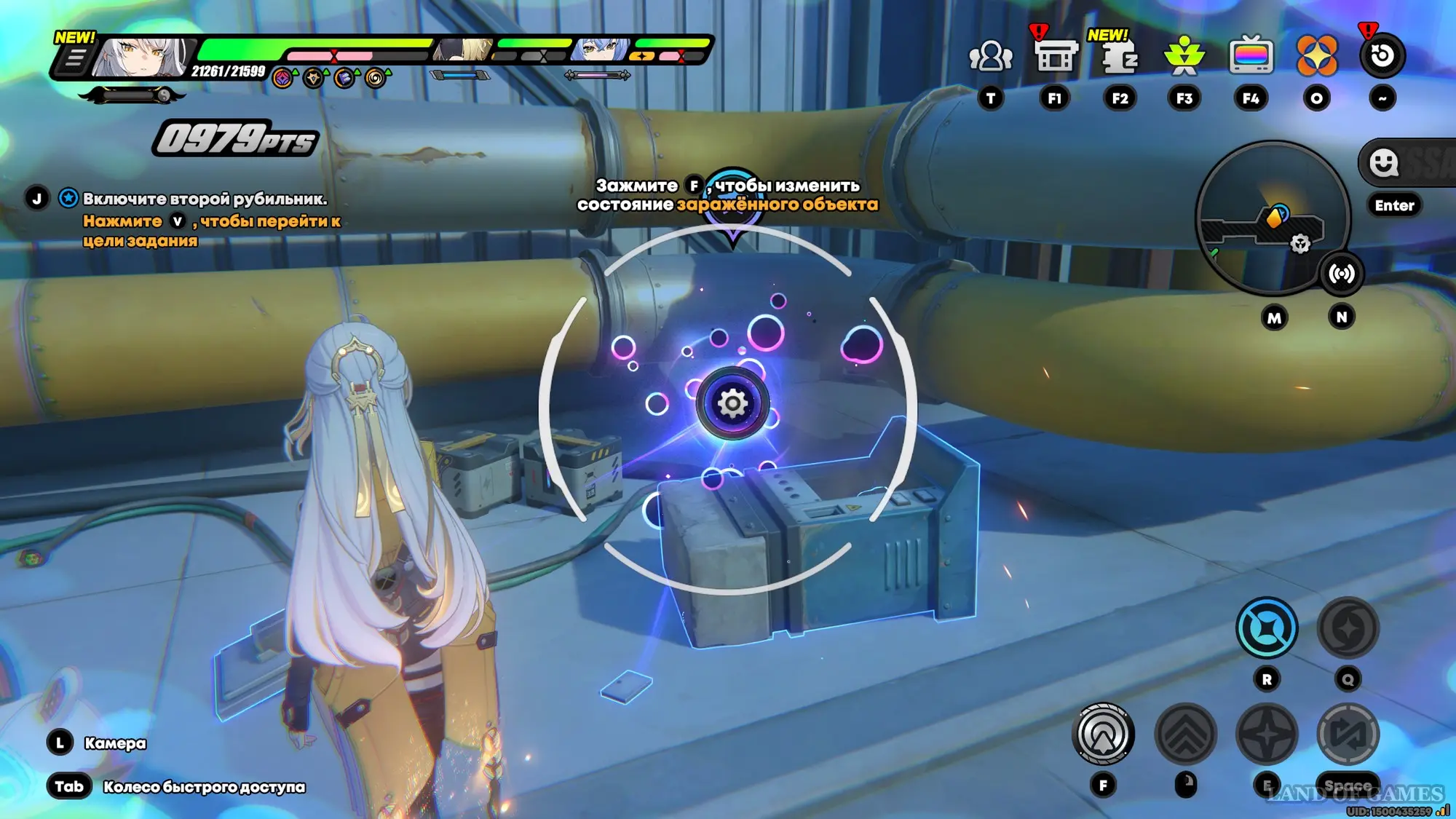Click the signal broadcast icon beside minimap
Image resolution: width=1456 pixels, height=819 pixels.
(x=1341, y=274)
